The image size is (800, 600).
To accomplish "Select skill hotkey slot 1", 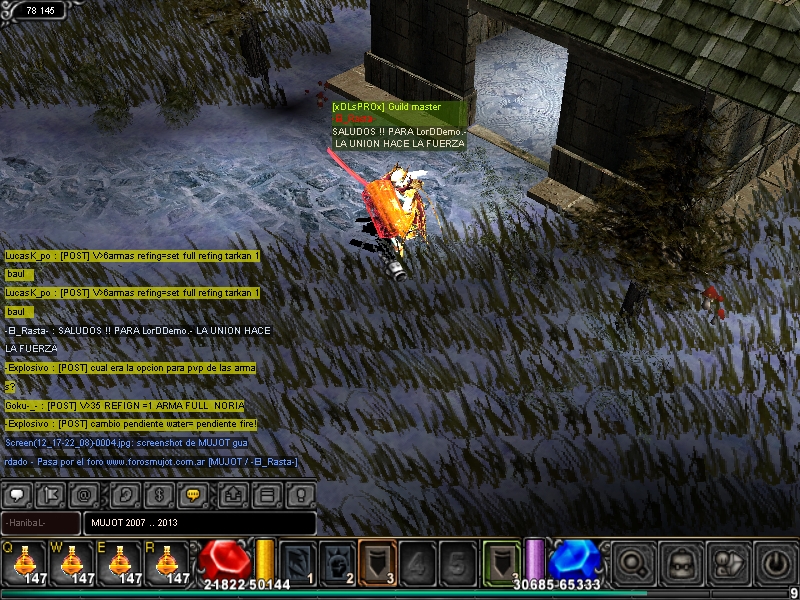I will tap(297, 561).
